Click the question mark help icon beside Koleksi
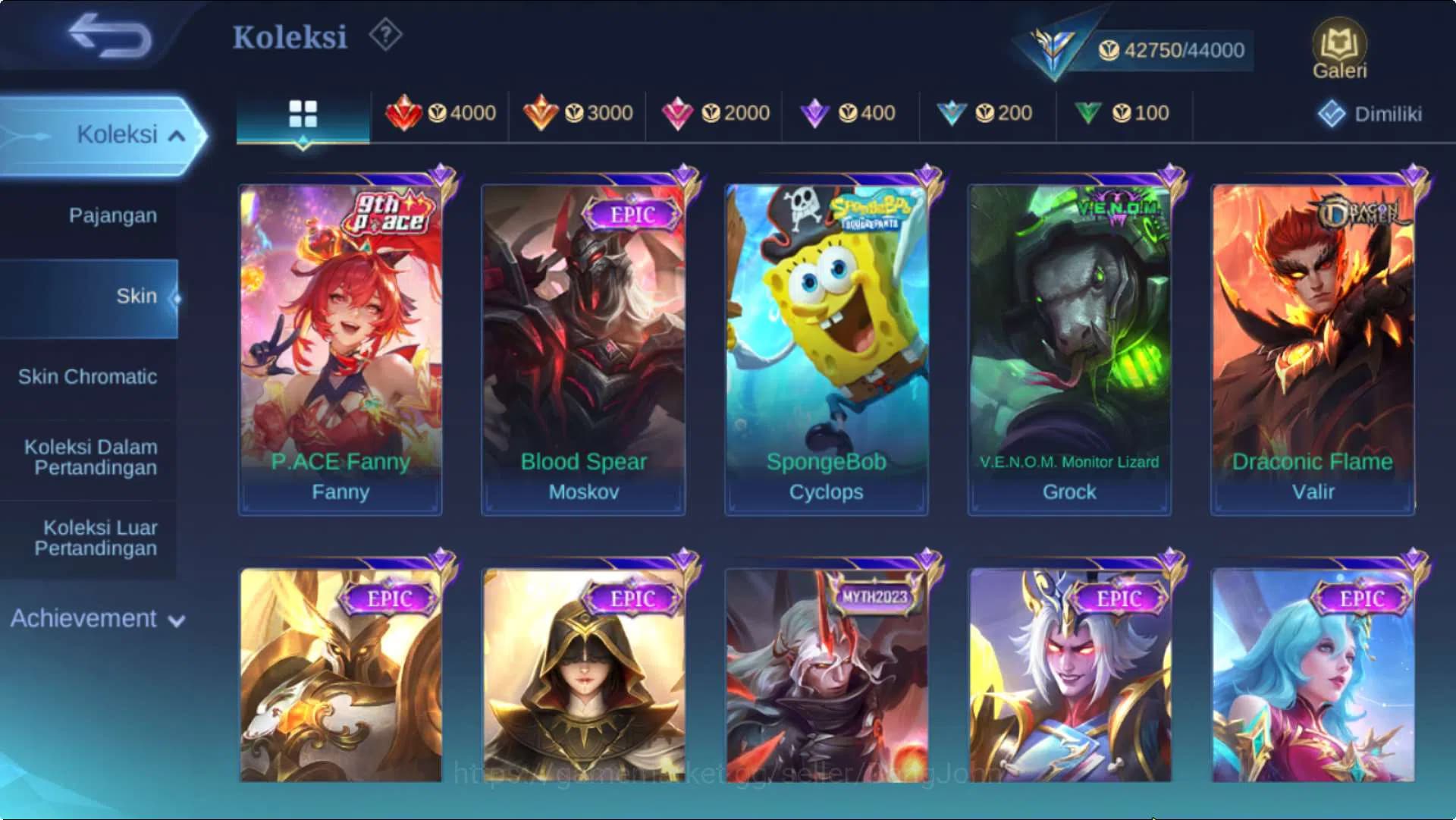The width and height of the screenshot is (1456, 820). [x=385, y=35]
